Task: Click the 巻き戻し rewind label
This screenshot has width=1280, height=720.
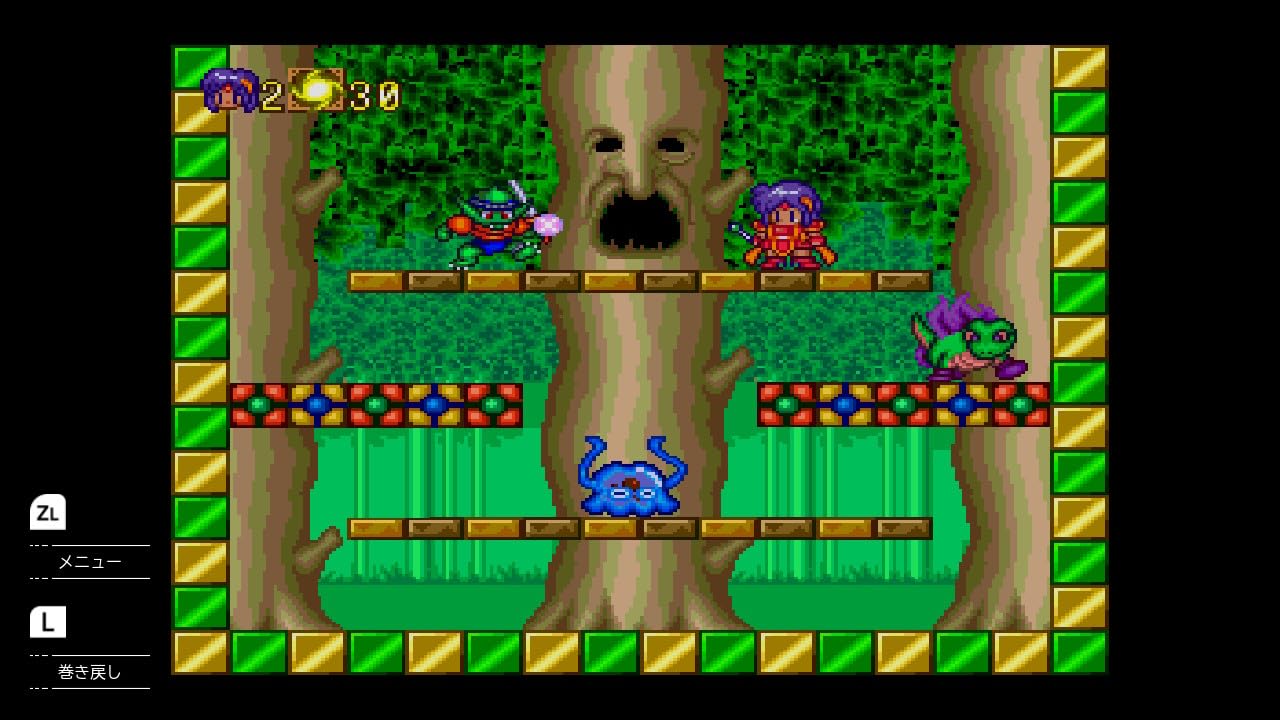Action: (90, 673)
